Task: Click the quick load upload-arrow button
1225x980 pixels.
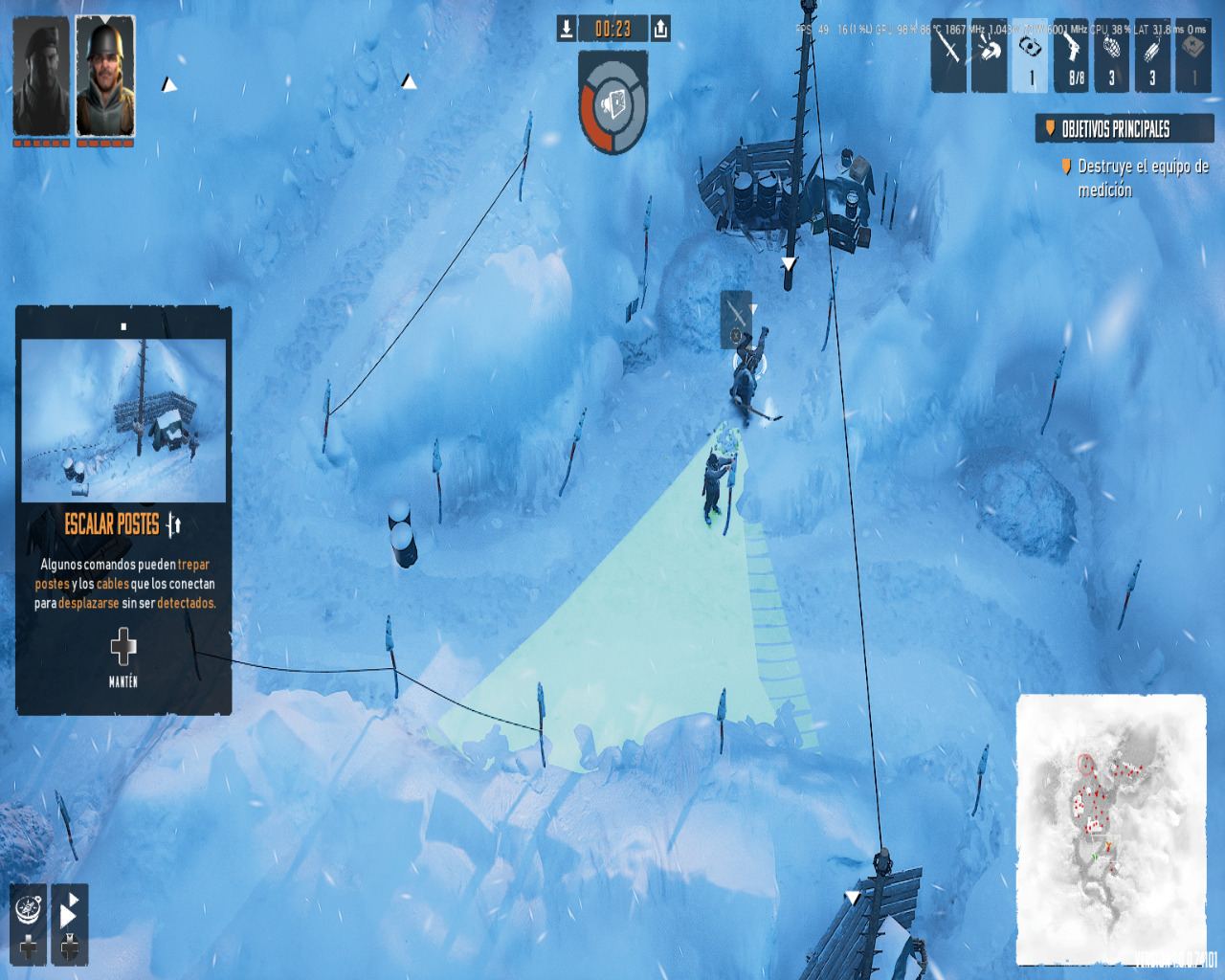Action: 660,29
